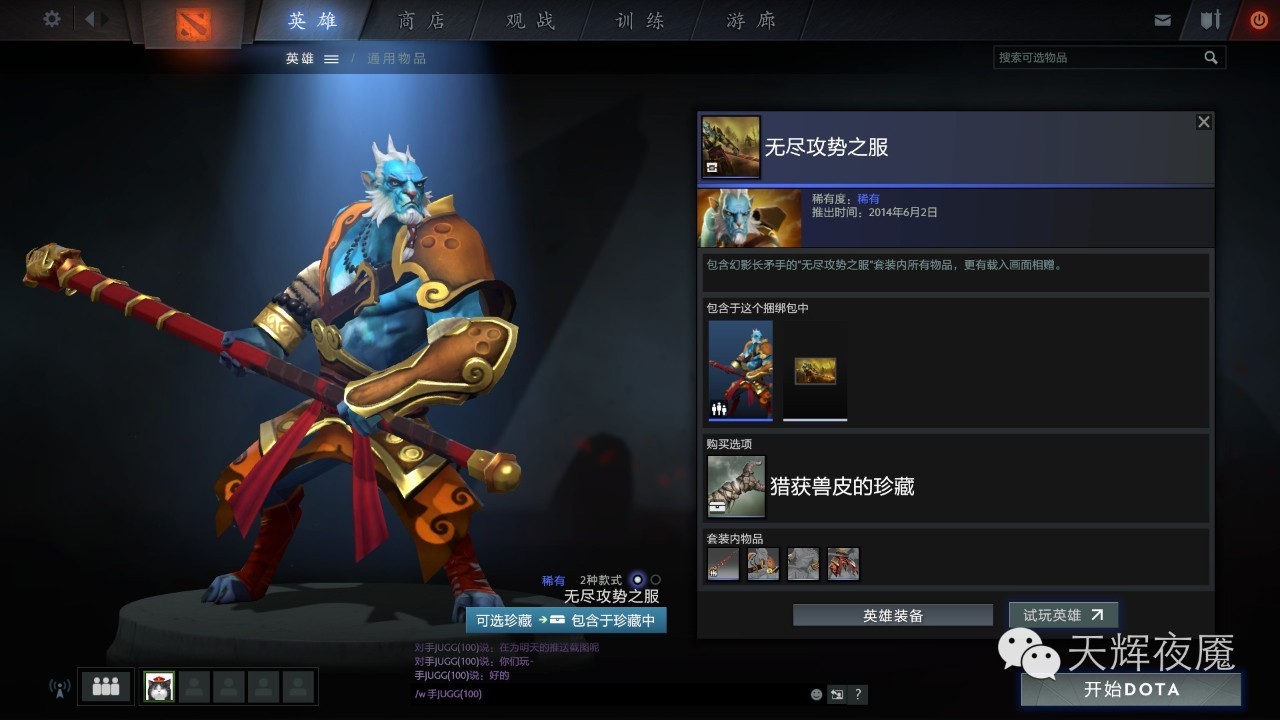This screenshot has height=720, width=1280.
Task: Click the 英雄装备 button
Action: (891, 614)
